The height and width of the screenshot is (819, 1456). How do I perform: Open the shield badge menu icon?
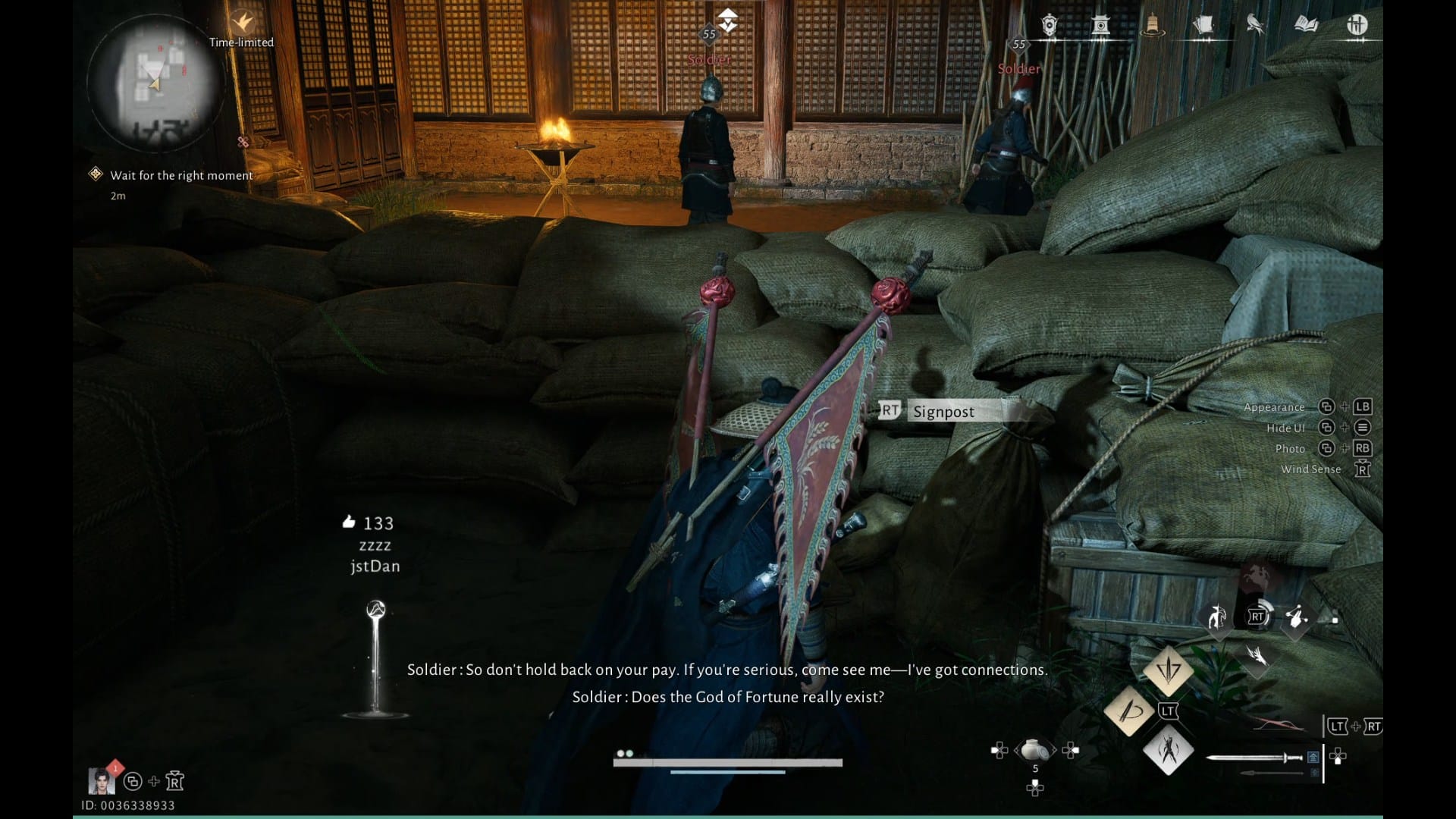click(1050, 26)
